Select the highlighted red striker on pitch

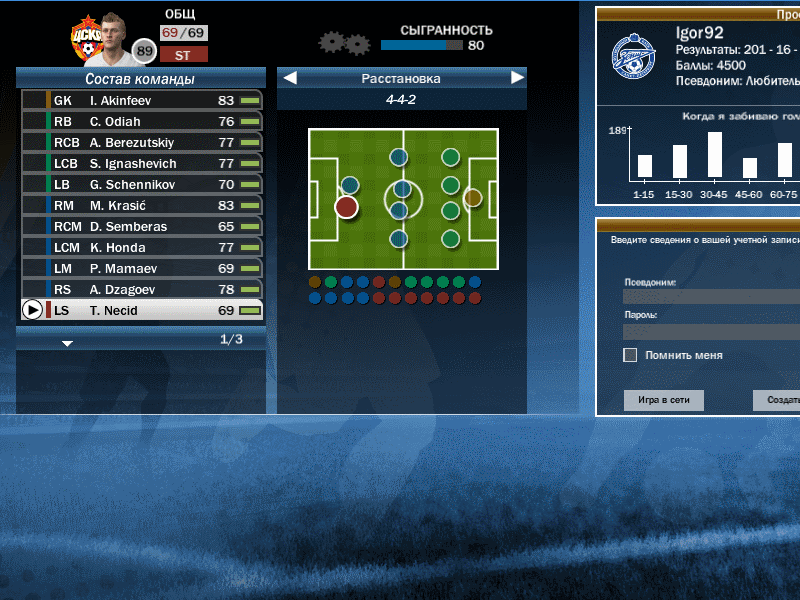click(x=346, y=207)
